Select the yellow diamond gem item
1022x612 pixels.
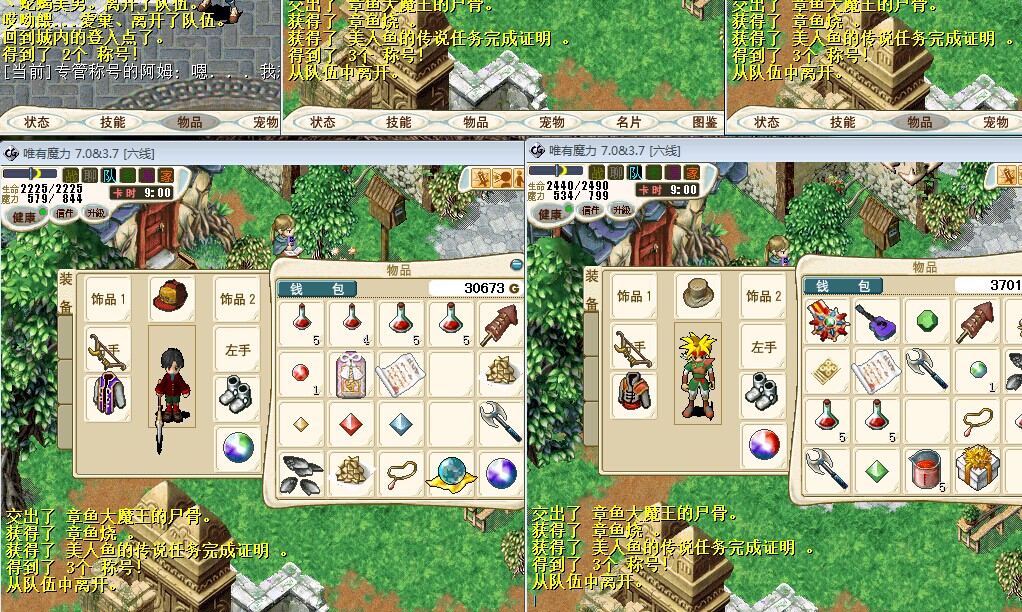(301, 422)
